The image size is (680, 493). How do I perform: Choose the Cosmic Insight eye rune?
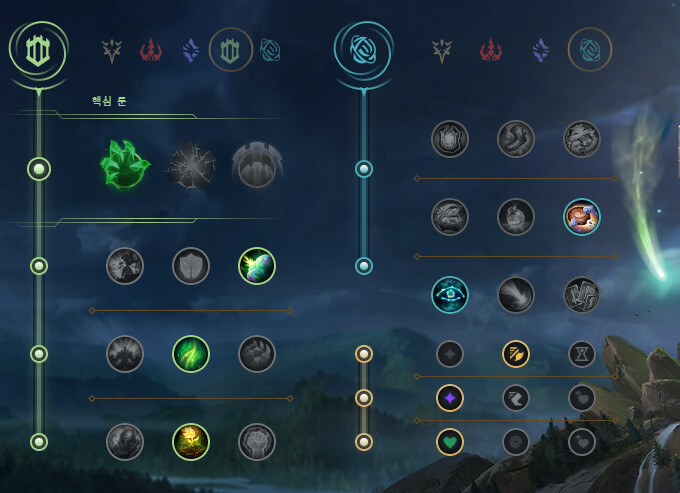point(450,294)
